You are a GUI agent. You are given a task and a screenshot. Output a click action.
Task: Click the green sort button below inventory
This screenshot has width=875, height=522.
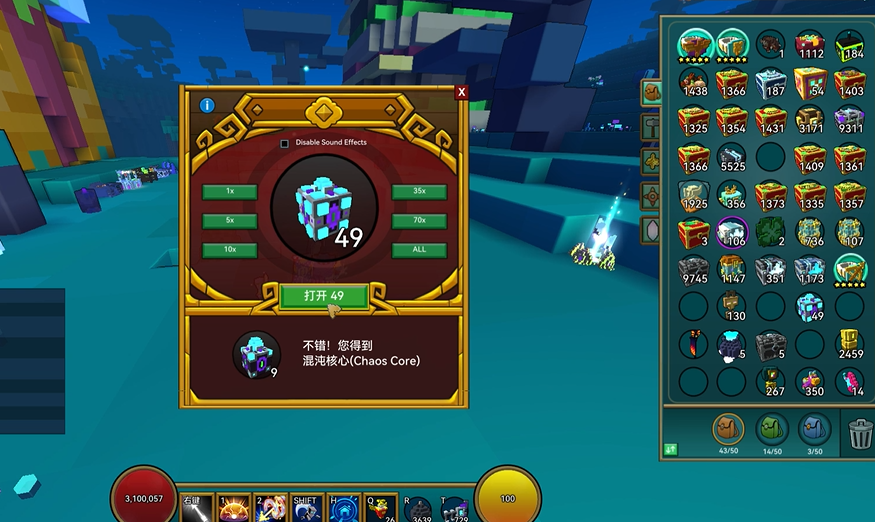pos(671,449)
